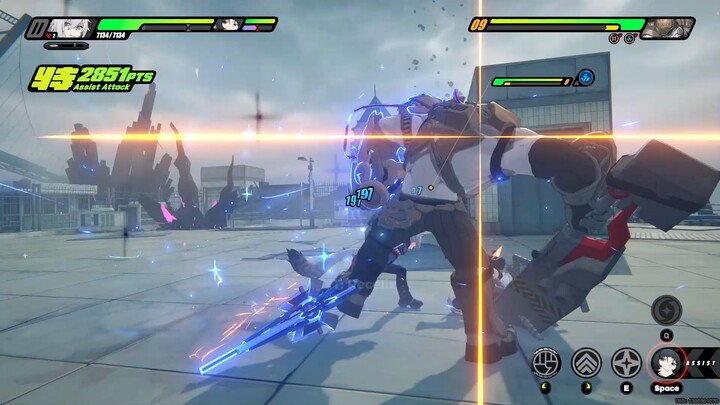The image size is (720, 405).
Task: Tap the fist basic attack icon
Action: click(546, 362)
